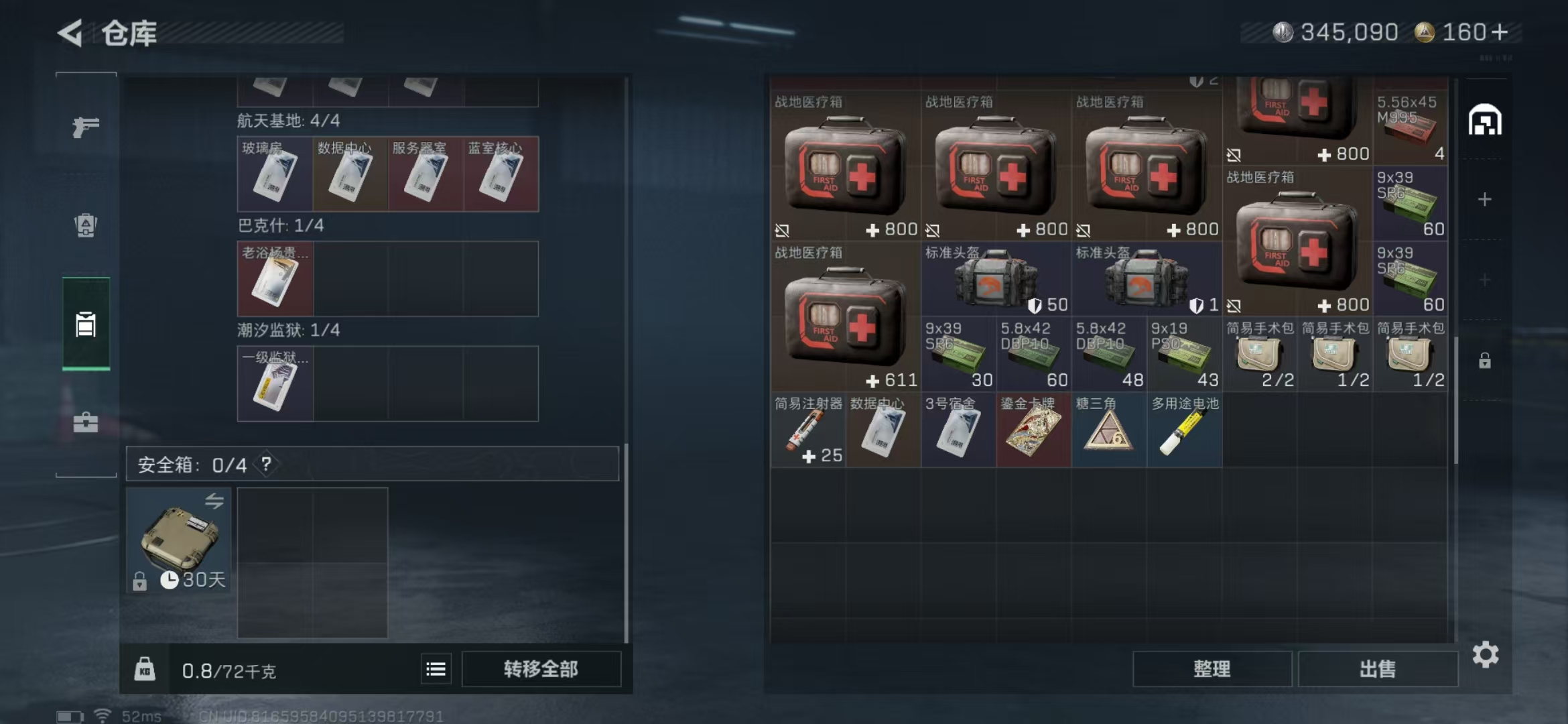Go back from the 仓库 screen
Screen dimensions: 1568x724
70,33
